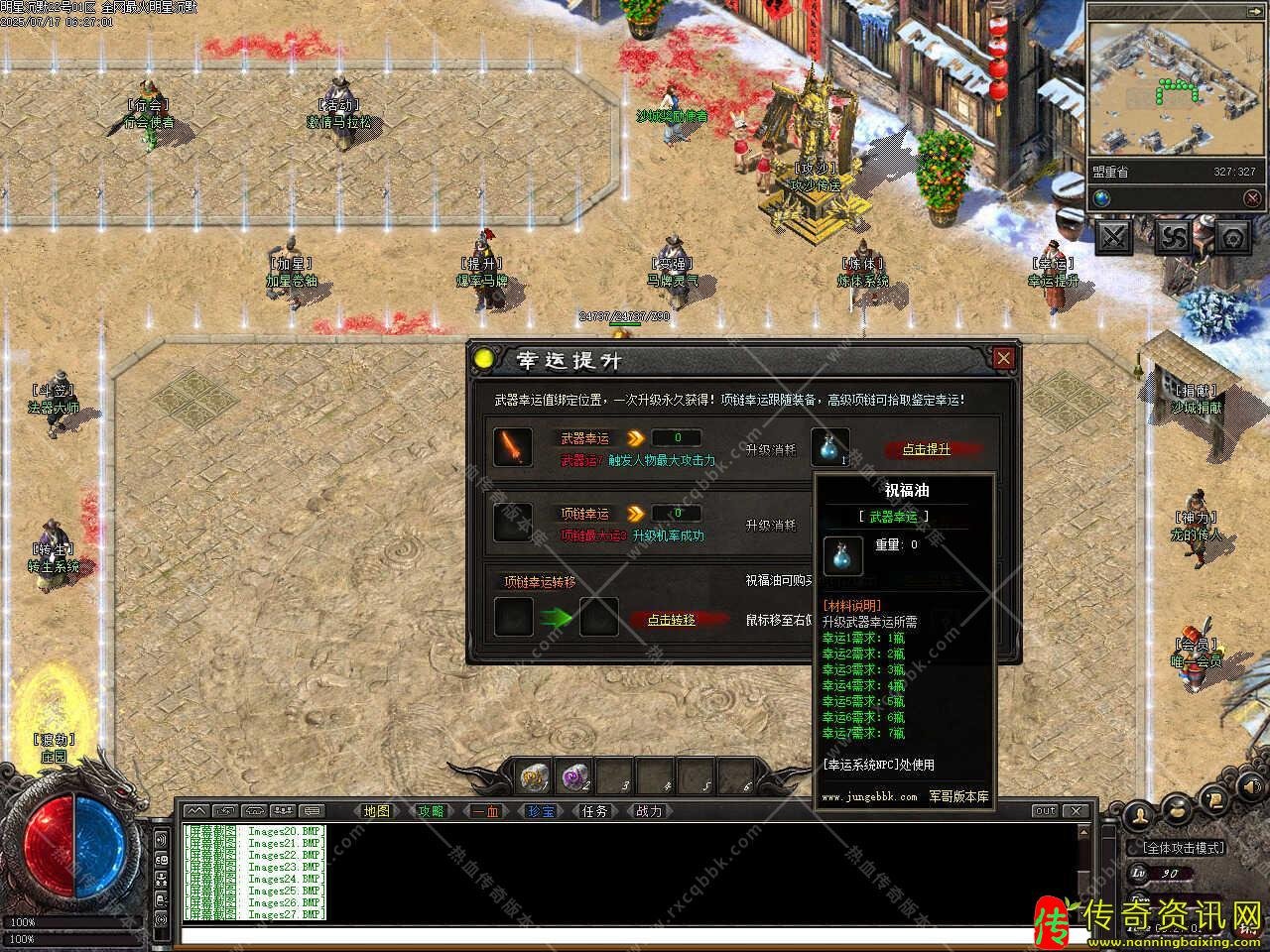
Task: Use the purple swirl item in hotbar slot 2
Action: coord(576,777)
